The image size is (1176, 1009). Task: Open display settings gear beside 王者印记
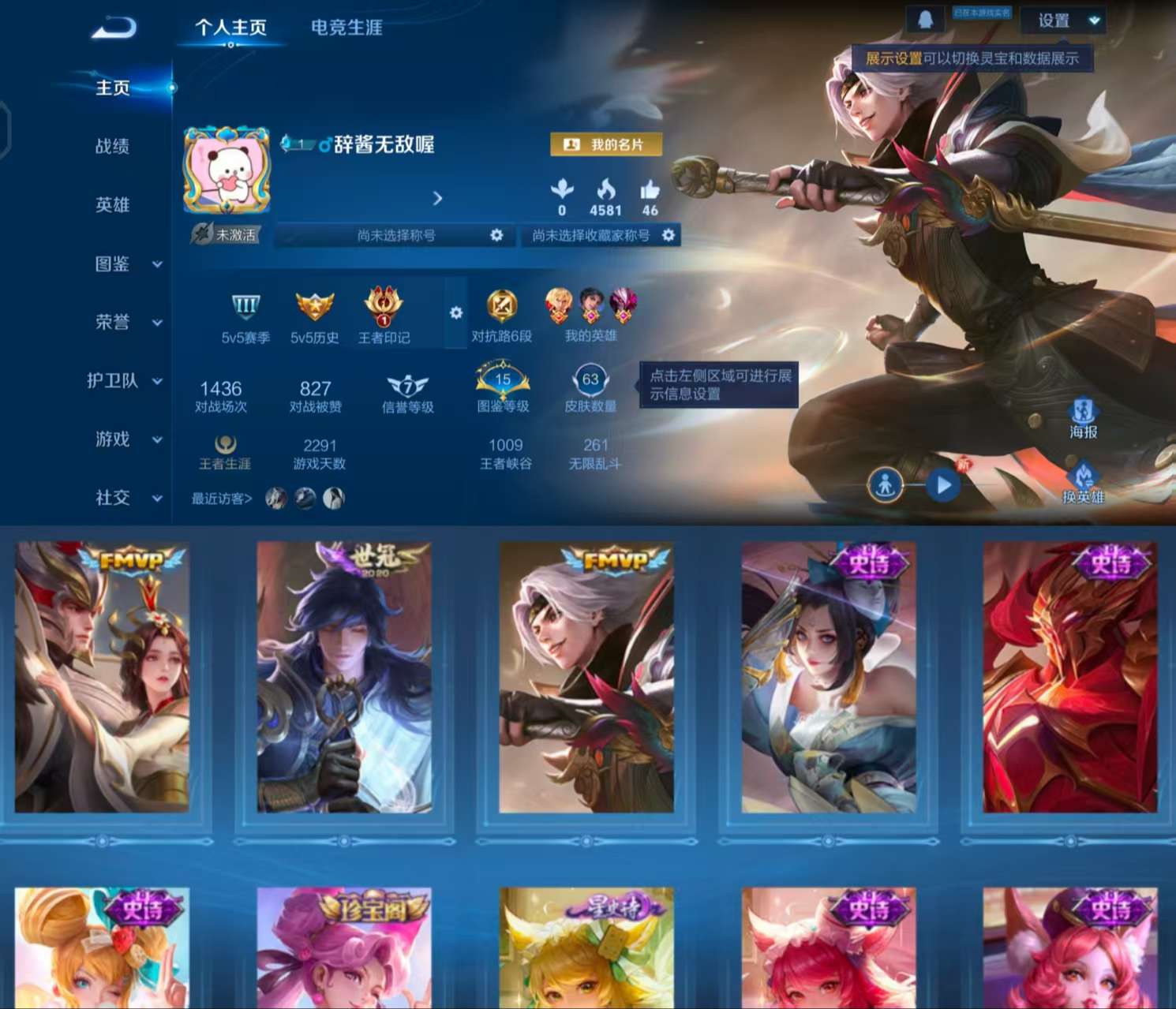pyautogui.click(x=455, y=312)
